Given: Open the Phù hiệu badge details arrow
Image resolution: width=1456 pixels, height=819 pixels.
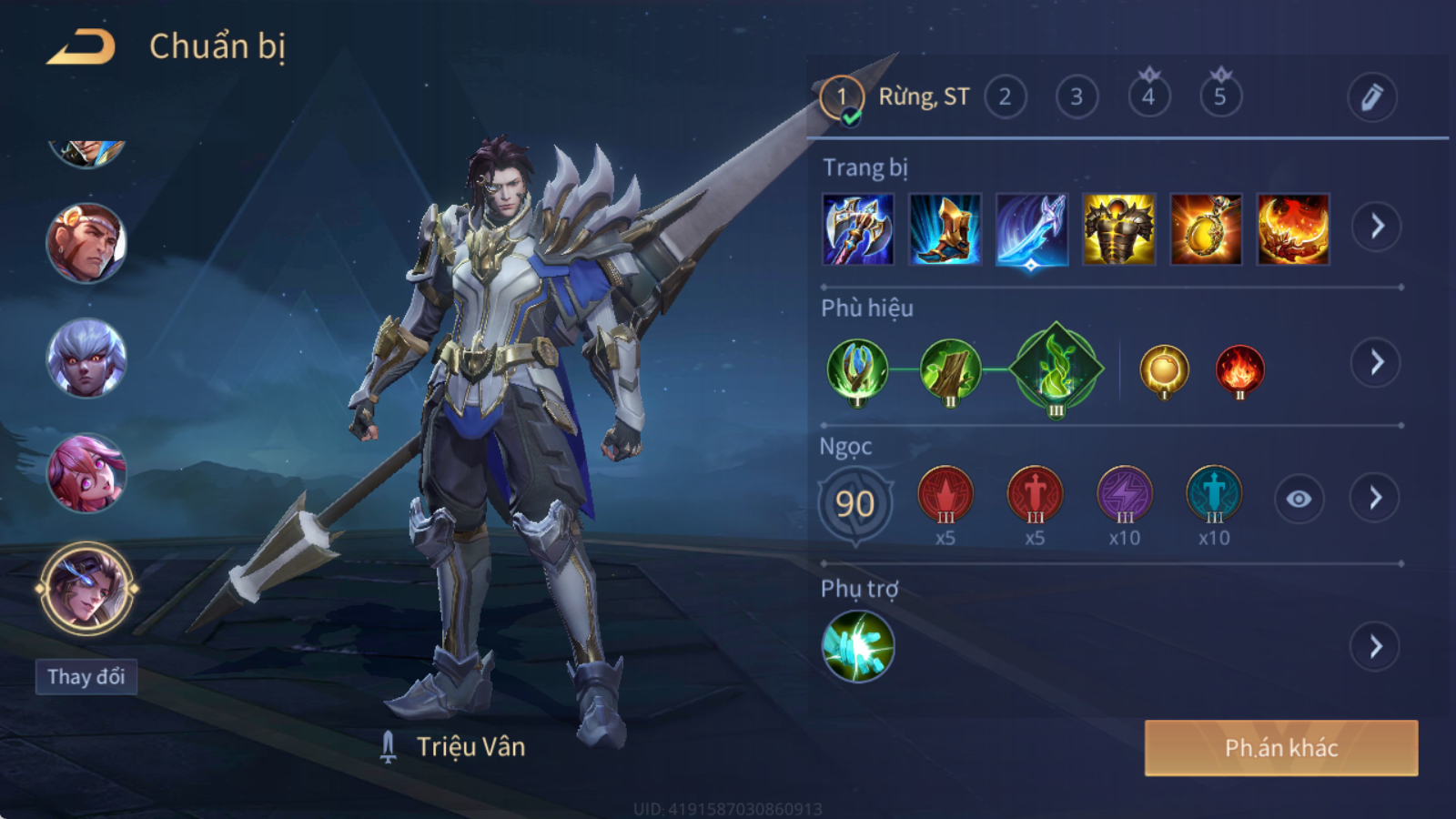Looking at the screenshot, I should 1376,363.
